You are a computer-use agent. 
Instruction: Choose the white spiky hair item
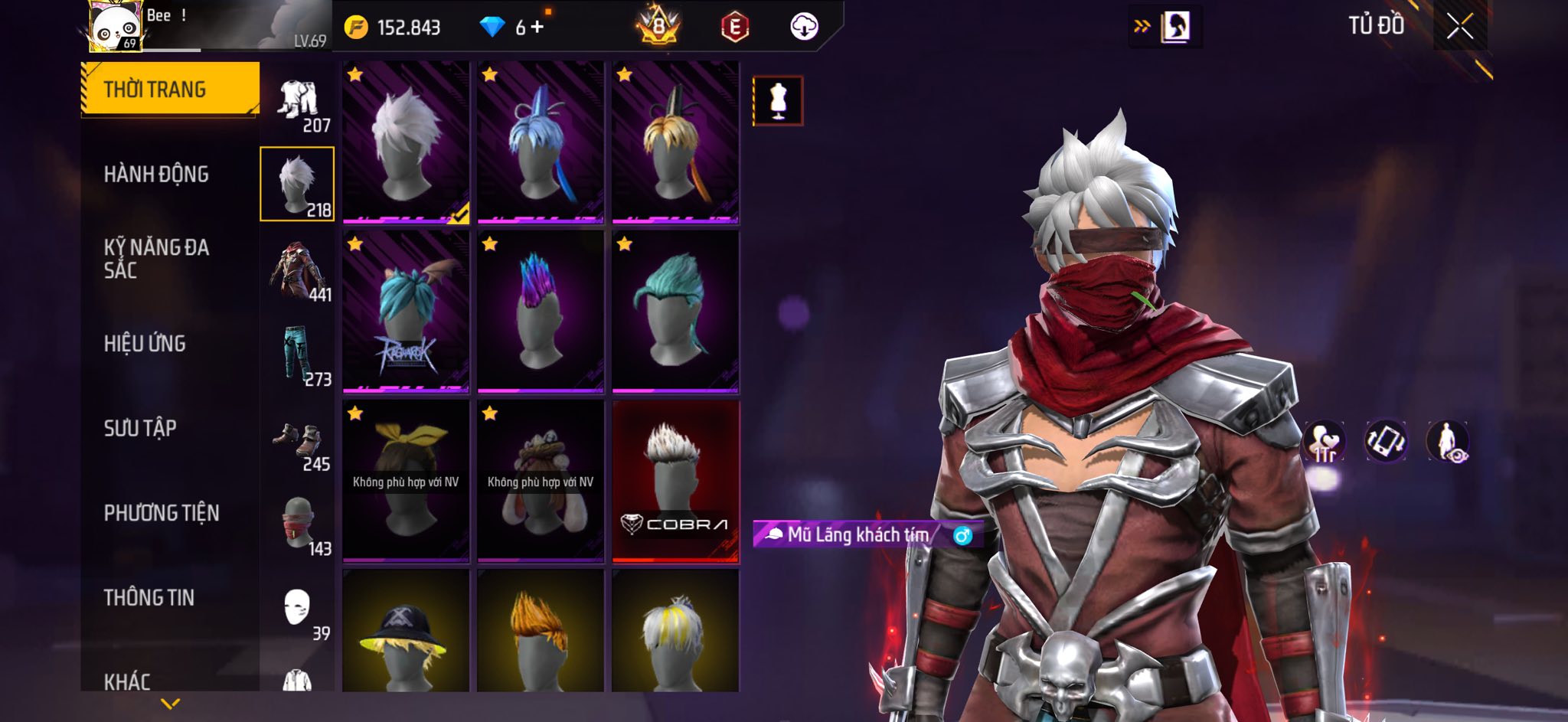[406, 143]
